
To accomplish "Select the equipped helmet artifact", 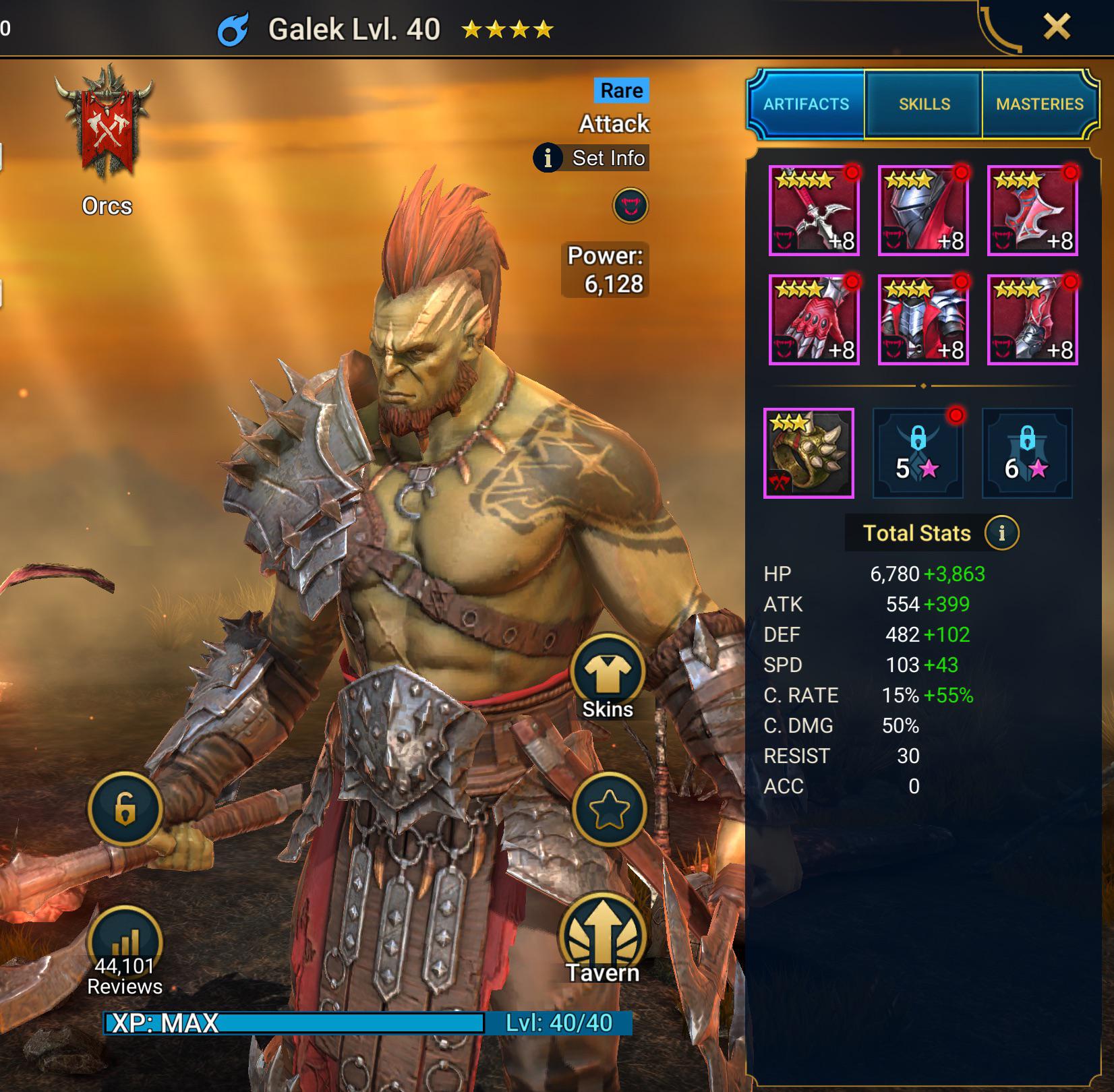I will point(923,210).
